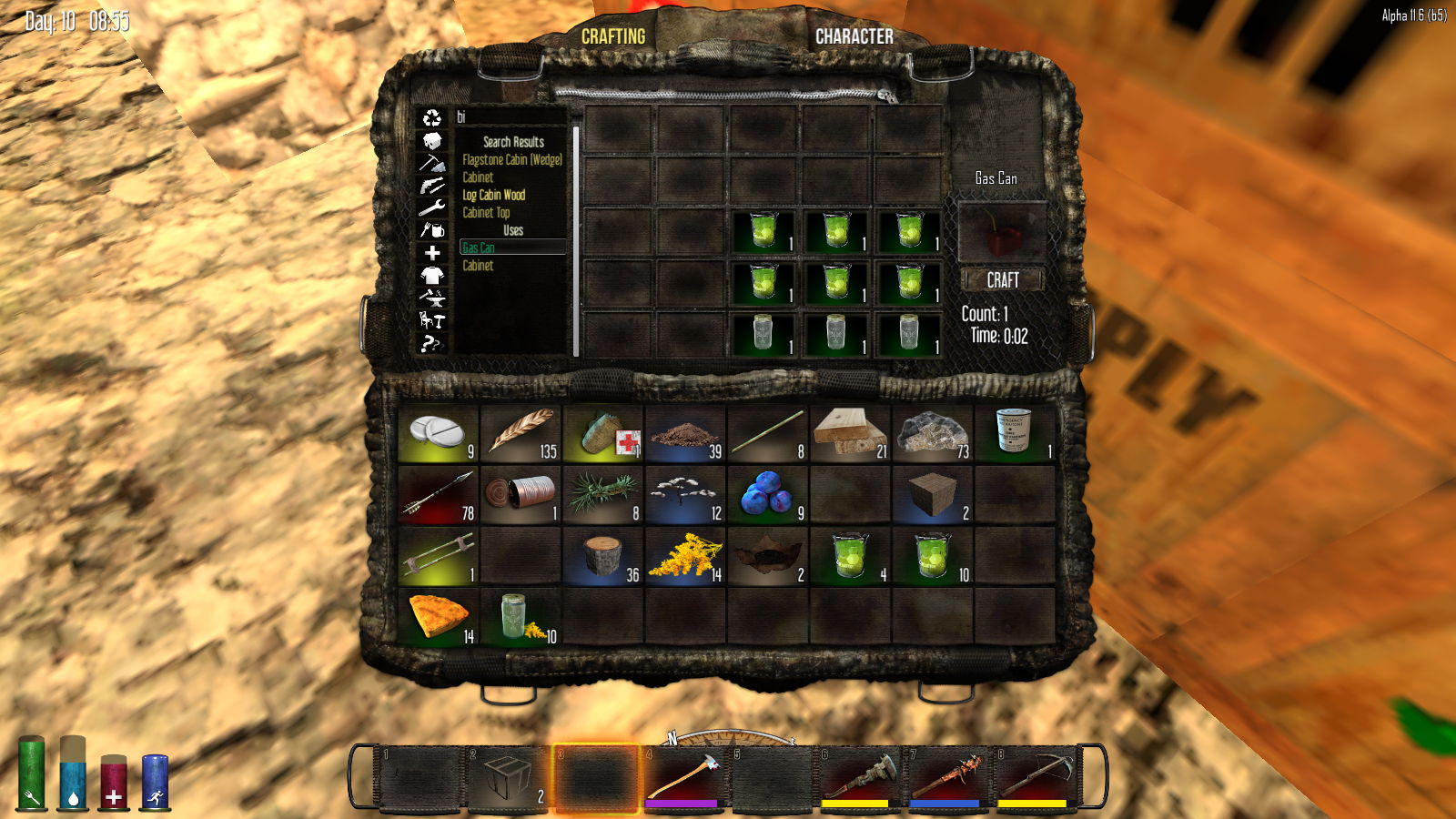Select the yellow goldenrod flower stack
Image resolution: width=1456 pixels, height=819 pixels.
tap(685, 556)
